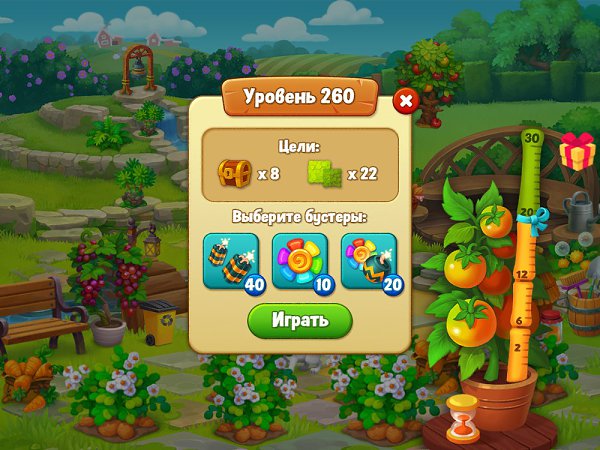The image size is (600, 450).
Task: Choose the rainbow swirl booster
Action: pyautogui.click(x=300, y=260)
